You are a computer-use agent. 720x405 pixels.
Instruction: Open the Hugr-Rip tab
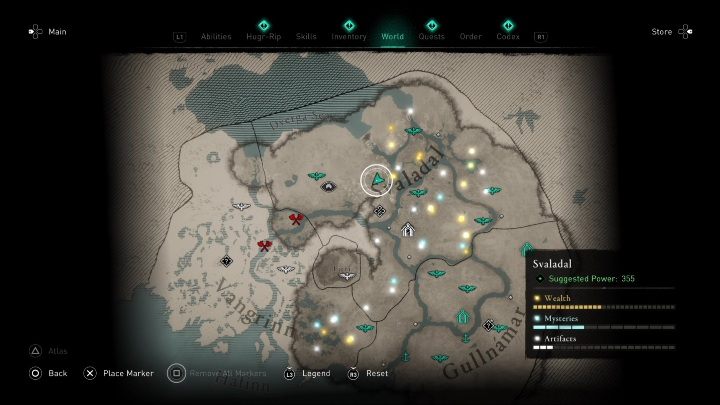tap(264, 36)
